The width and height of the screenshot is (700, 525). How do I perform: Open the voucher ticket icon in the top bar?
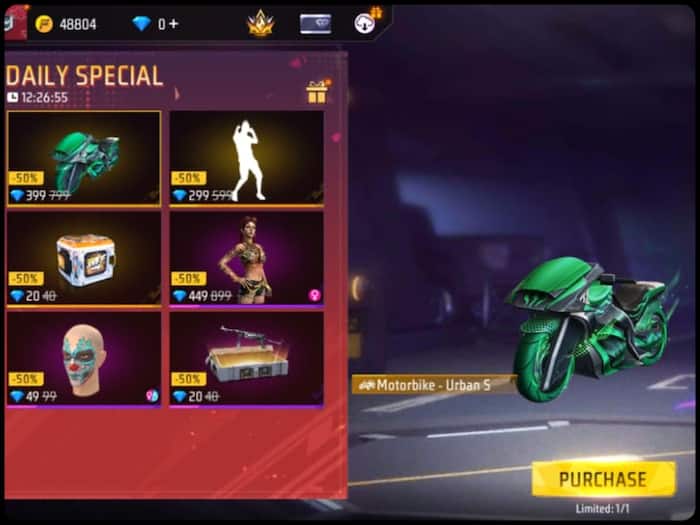pyautogui.click(x=315, y=24)
